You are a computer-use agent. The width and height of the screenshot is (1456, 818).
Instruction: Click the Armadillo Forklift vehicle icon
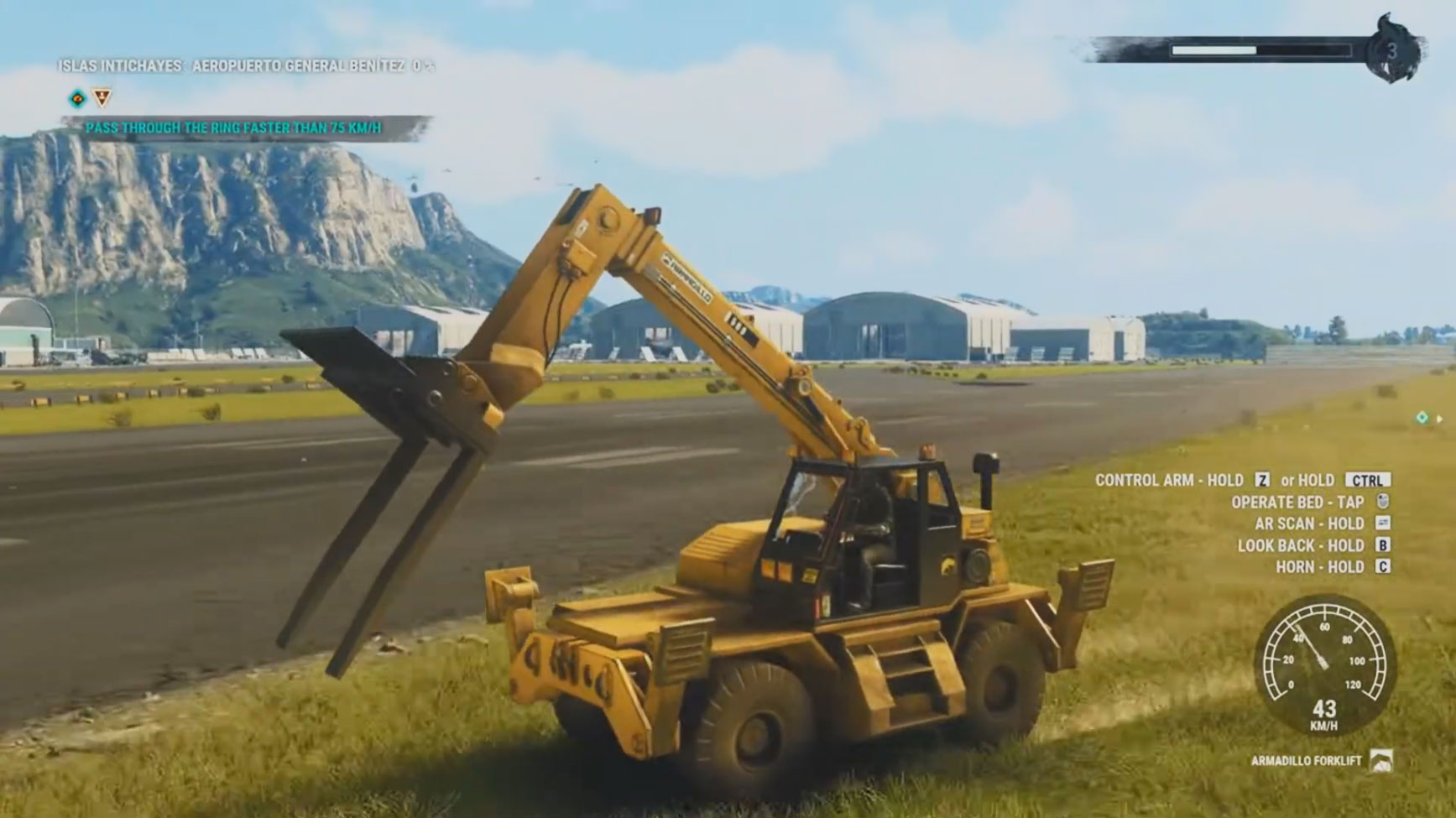[x=1380, y=761]
